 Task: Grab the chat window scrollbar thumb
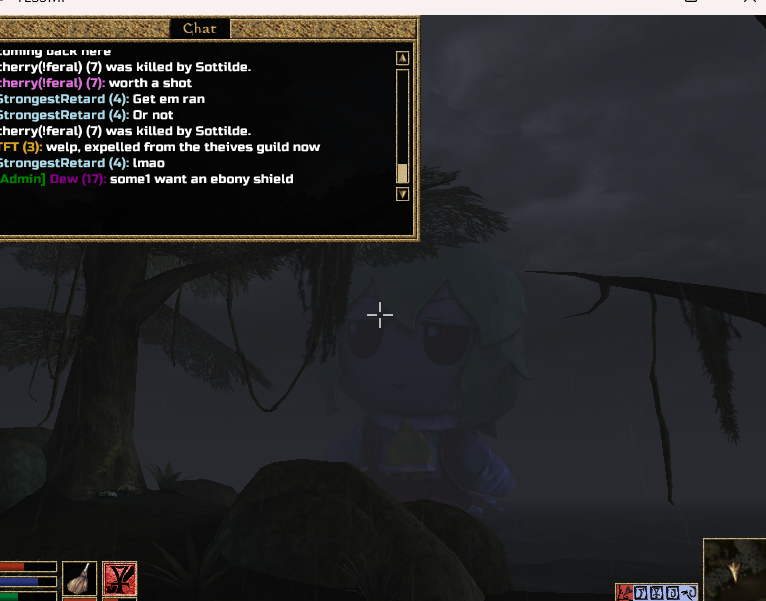[402, 173]
